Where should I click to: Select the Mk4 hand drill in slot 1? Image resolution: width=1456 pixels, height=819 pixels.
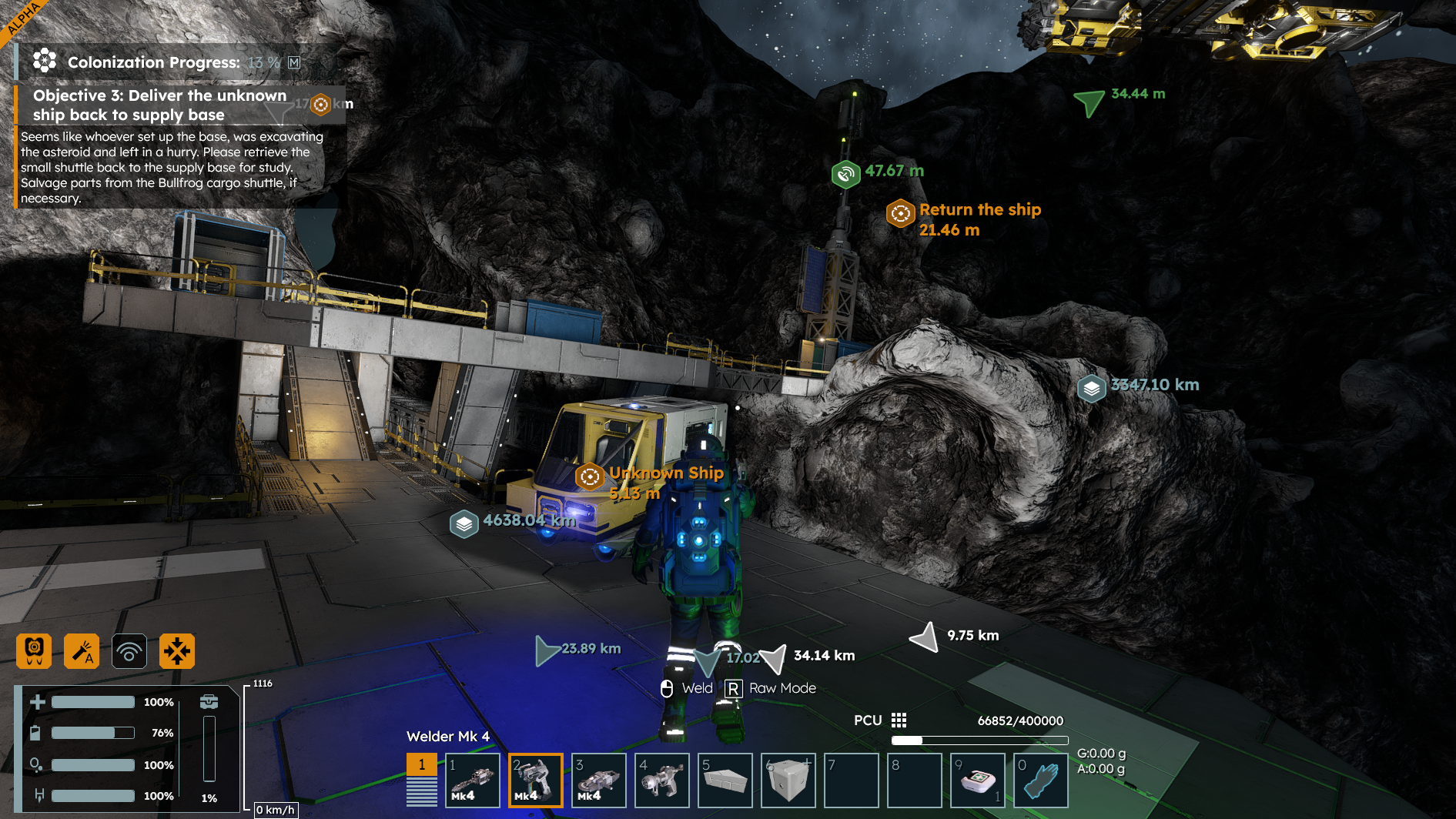(x=473, y=780)
